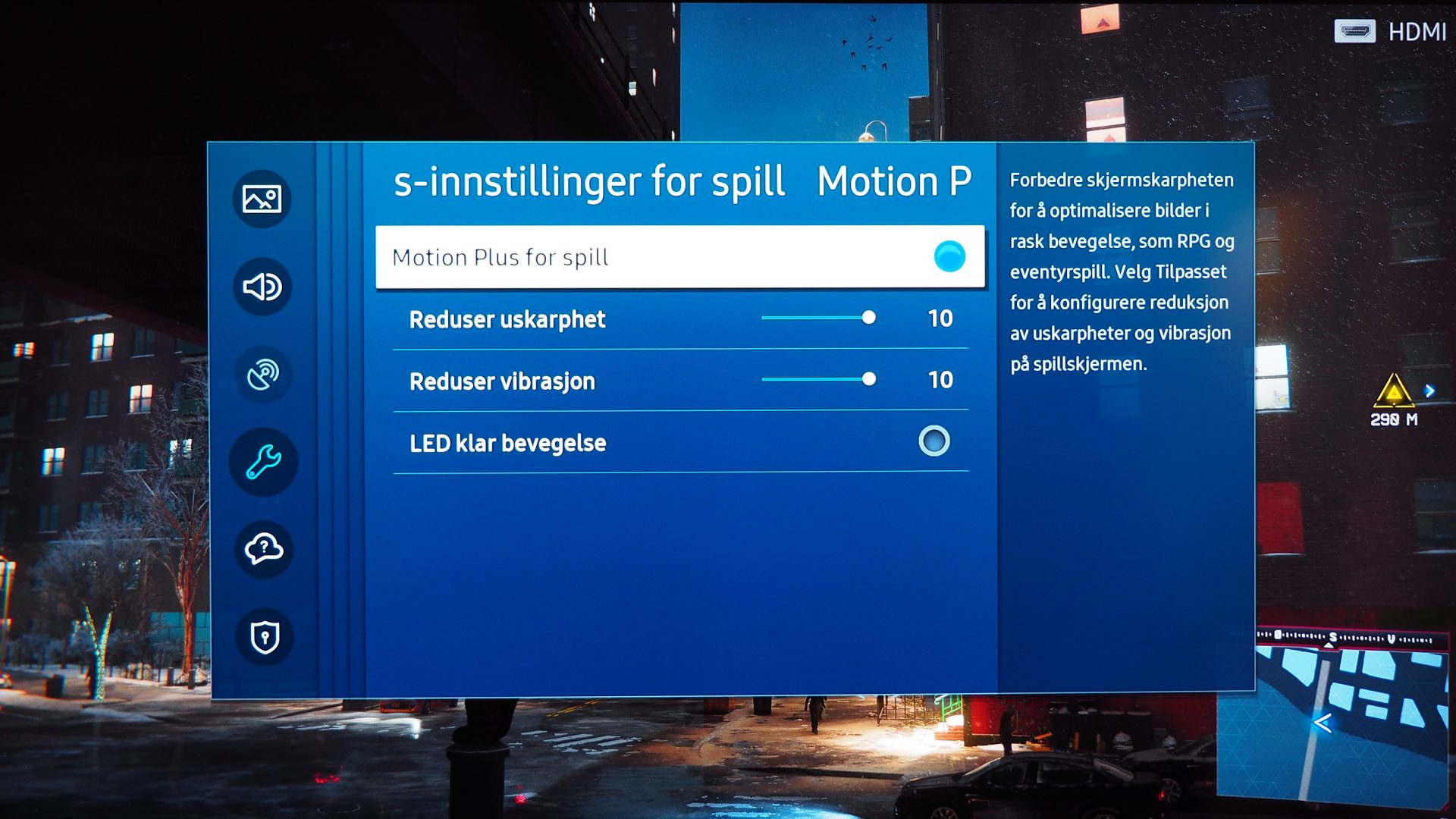Select the Privacy shield icon in sidebar
The image size is (1456, 819).
pos(262,638)
